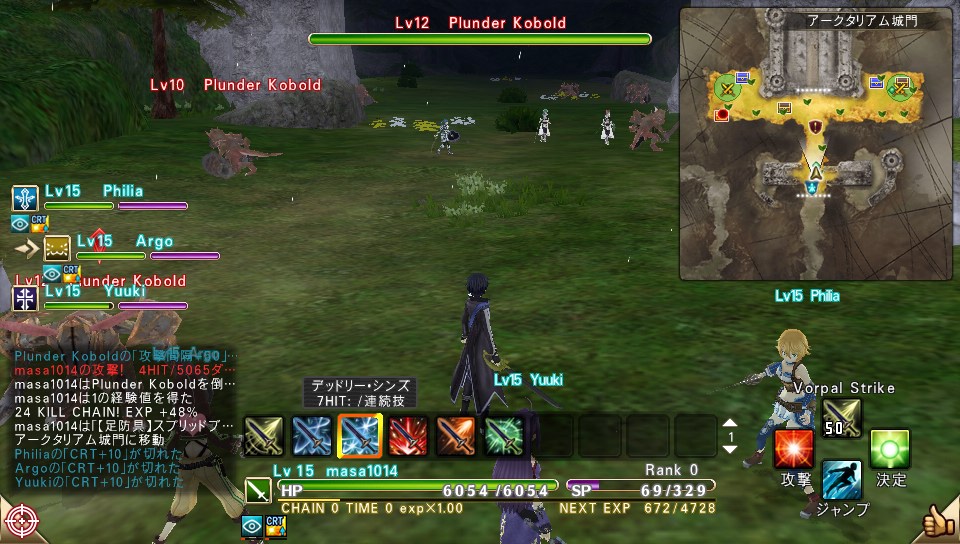Tap the green 決定 confirm button

point(889,449)
